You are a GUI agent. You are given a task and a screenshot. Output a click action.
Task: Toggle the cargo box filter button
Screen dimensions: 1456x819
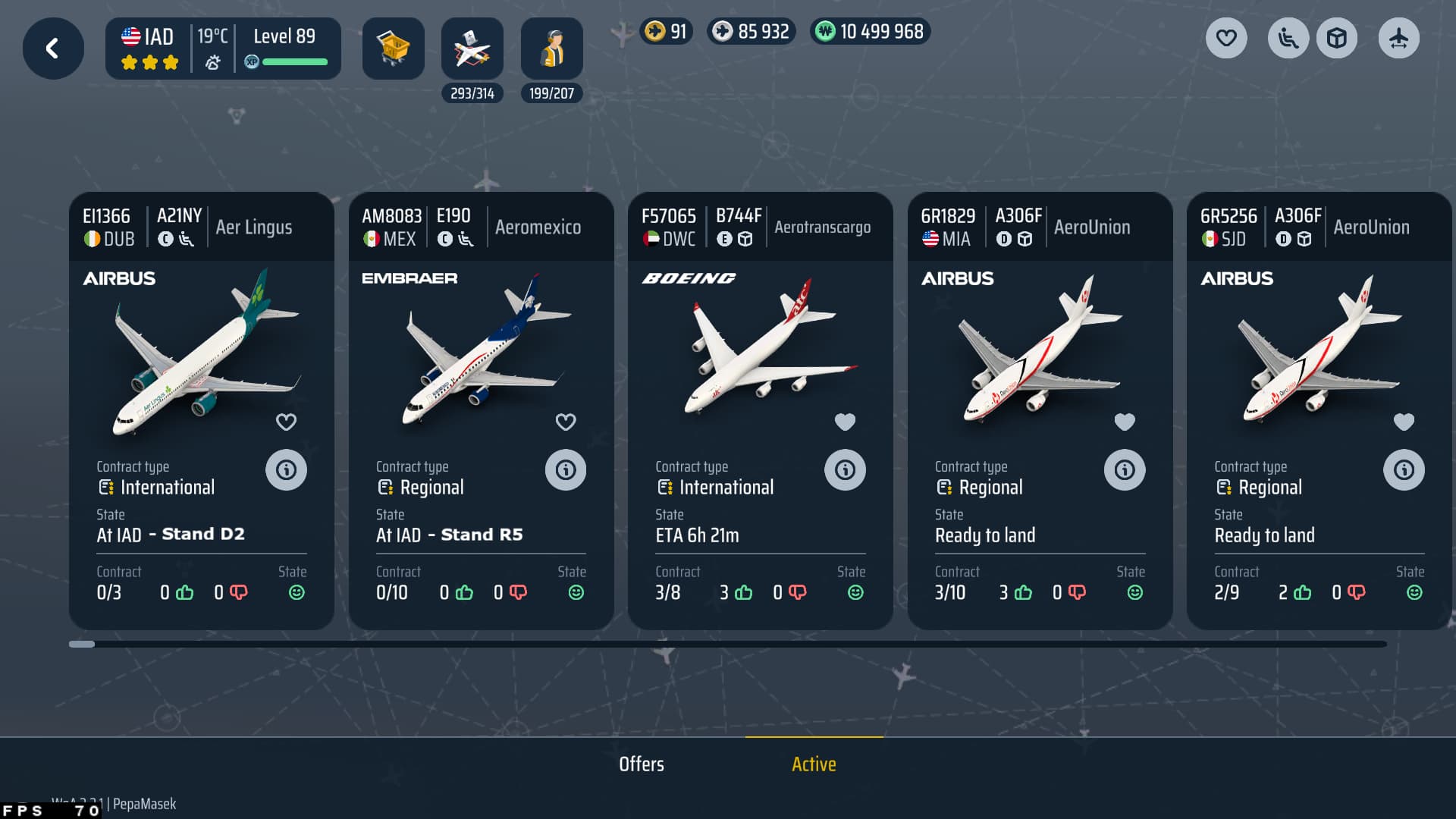tap(1337, 38)
